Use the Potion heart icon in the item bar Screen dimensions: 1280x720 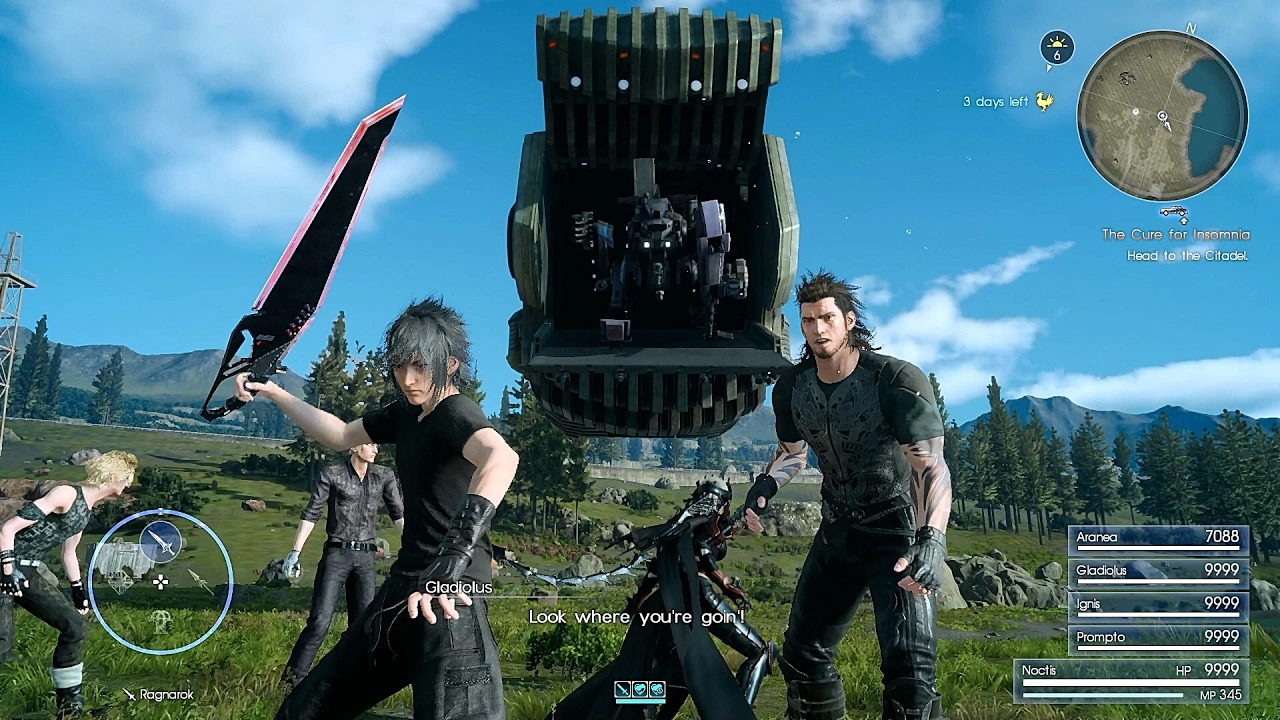coord(640,689)
